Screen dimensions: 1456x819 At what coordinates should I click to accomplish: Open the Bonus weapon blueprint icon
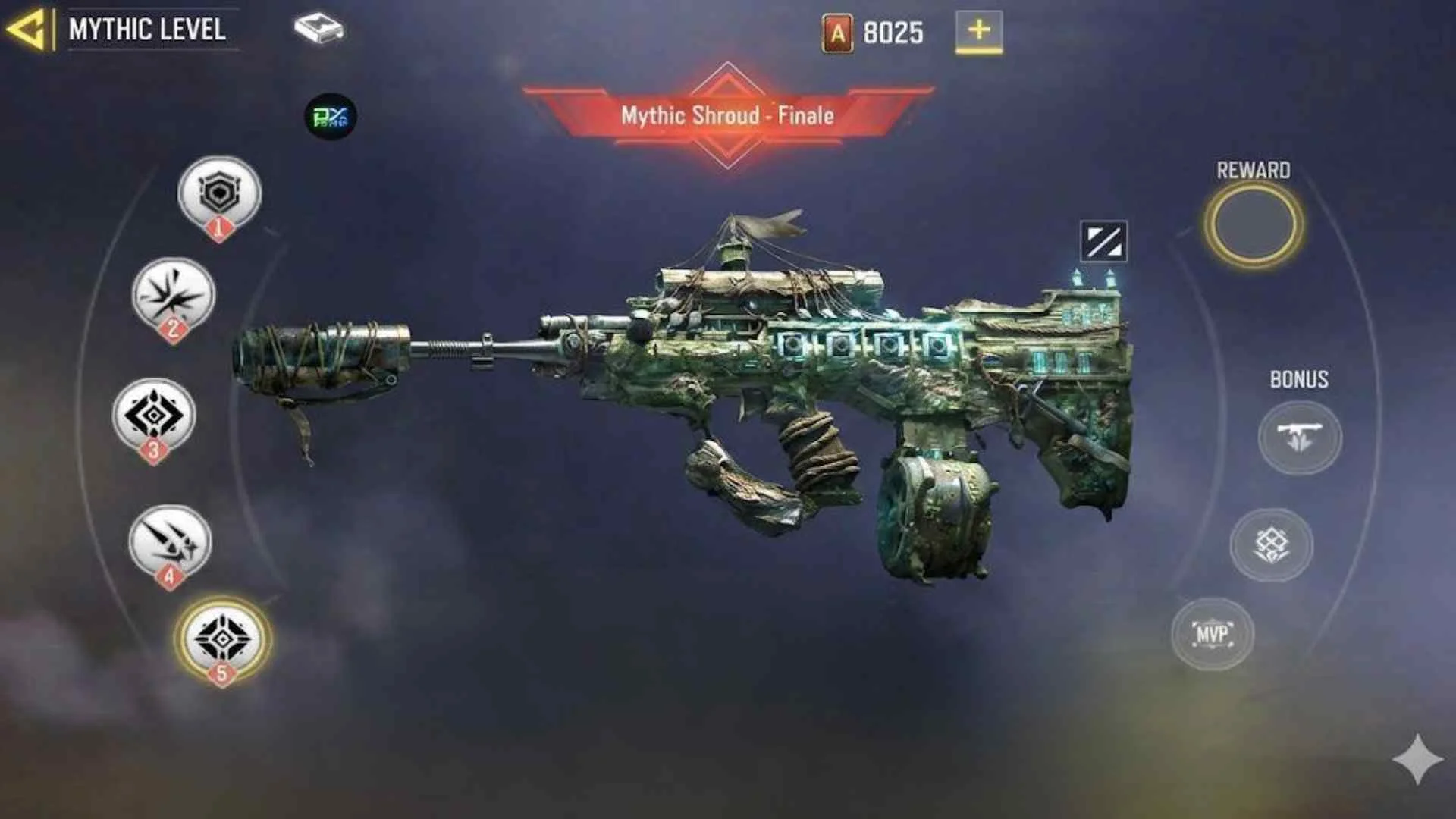click(1299, 438)
